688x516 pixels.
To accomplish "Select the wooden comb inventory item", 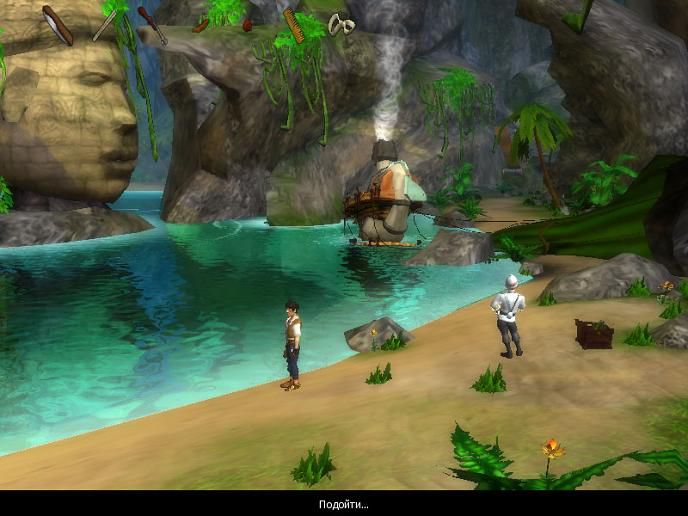I will [294, 25].
